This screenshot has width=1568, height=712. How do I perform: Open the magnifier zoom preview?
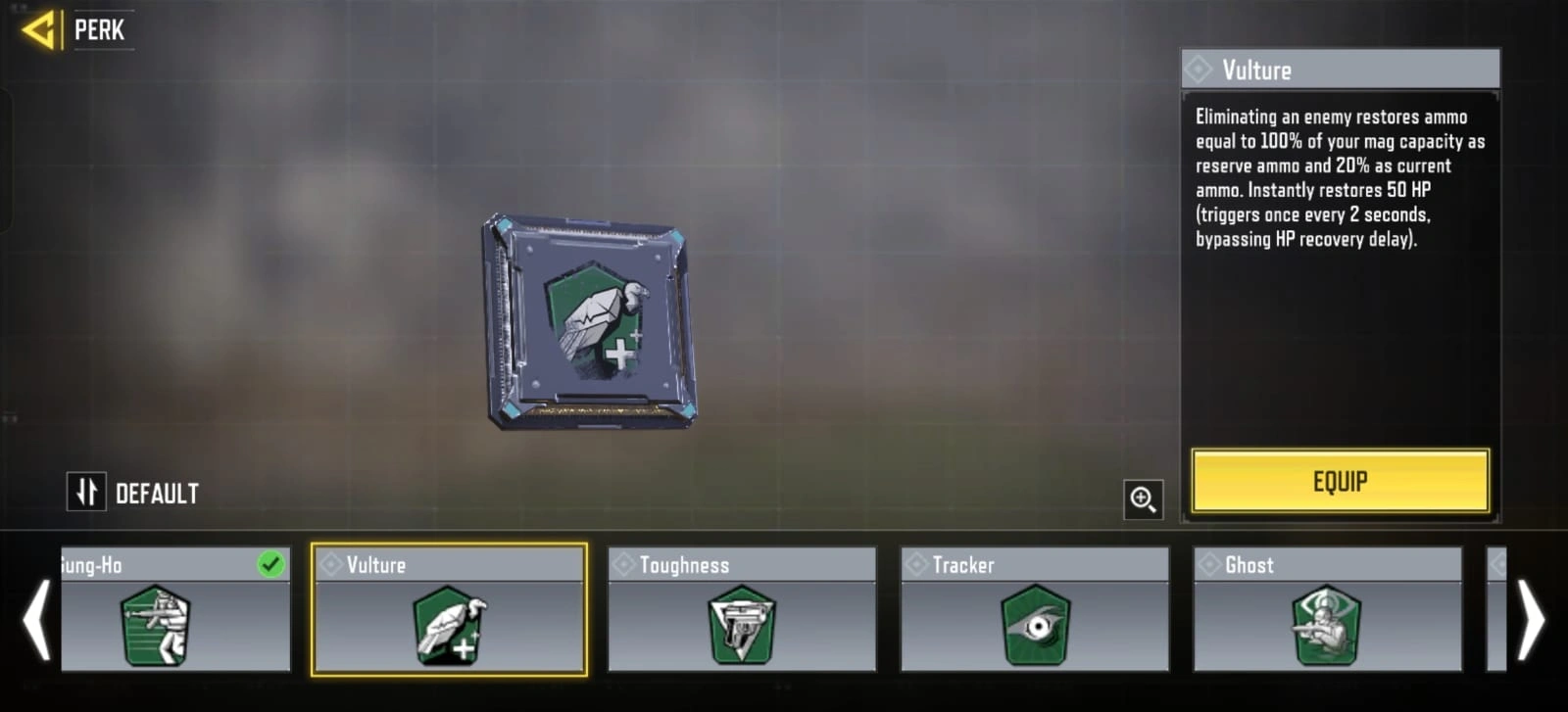pyautogui.click(x=1143, y=500)
